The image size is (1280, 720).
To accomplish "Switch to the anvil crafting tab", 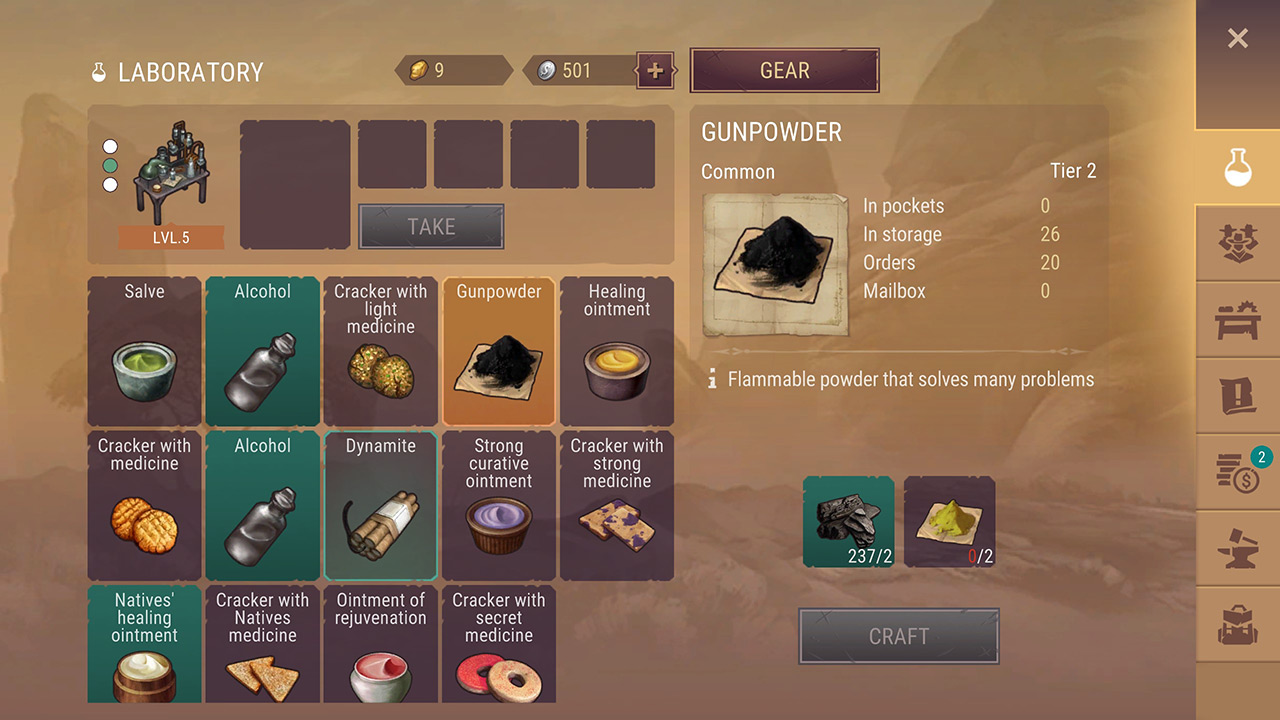I will tap(1237, 550).
